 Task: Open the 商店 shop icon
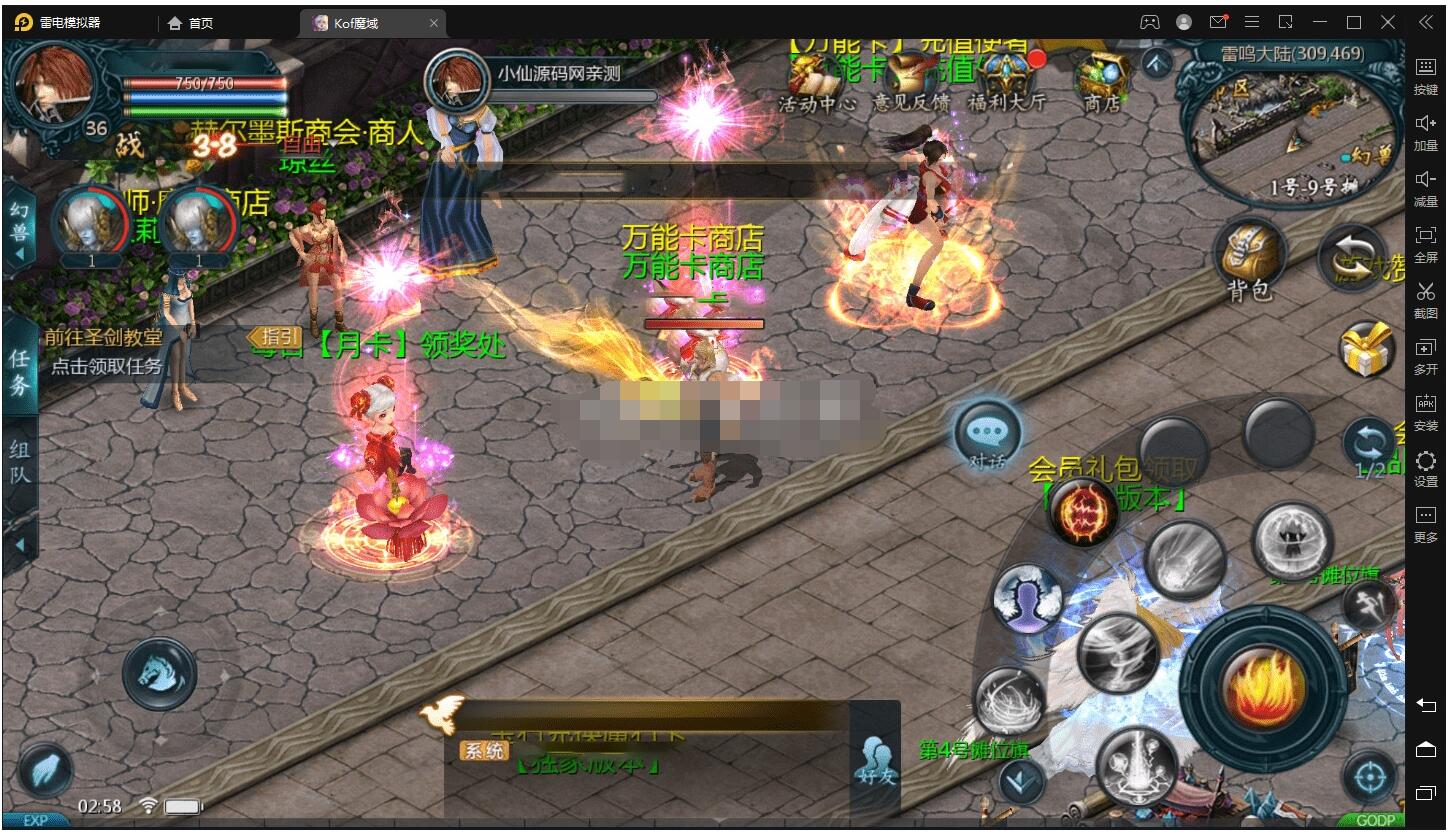point(1101,80)
